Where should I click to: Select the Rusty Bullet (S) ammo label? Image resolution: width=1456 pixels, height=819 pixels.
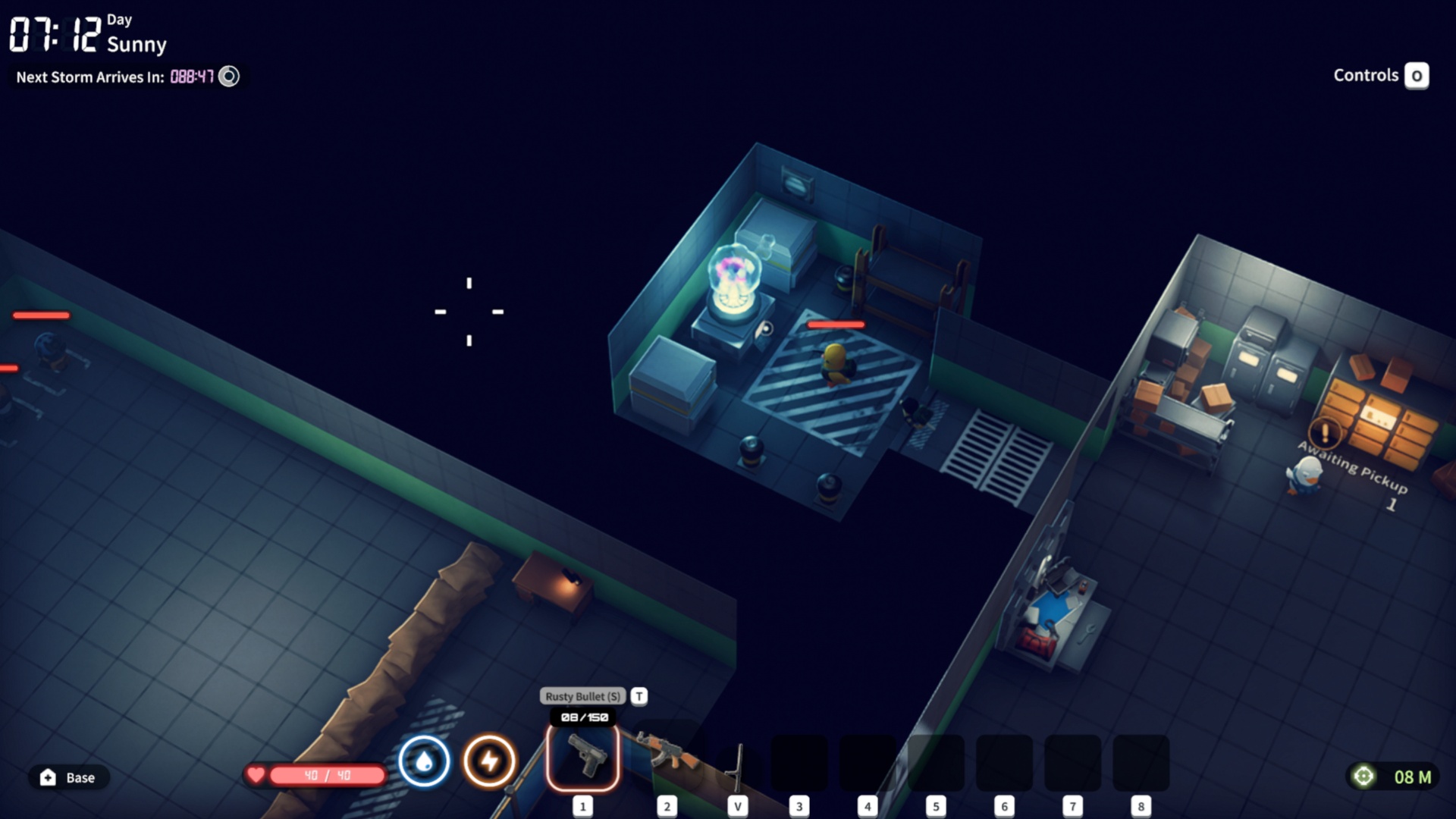pyautogui.click(x=582, y=696)
